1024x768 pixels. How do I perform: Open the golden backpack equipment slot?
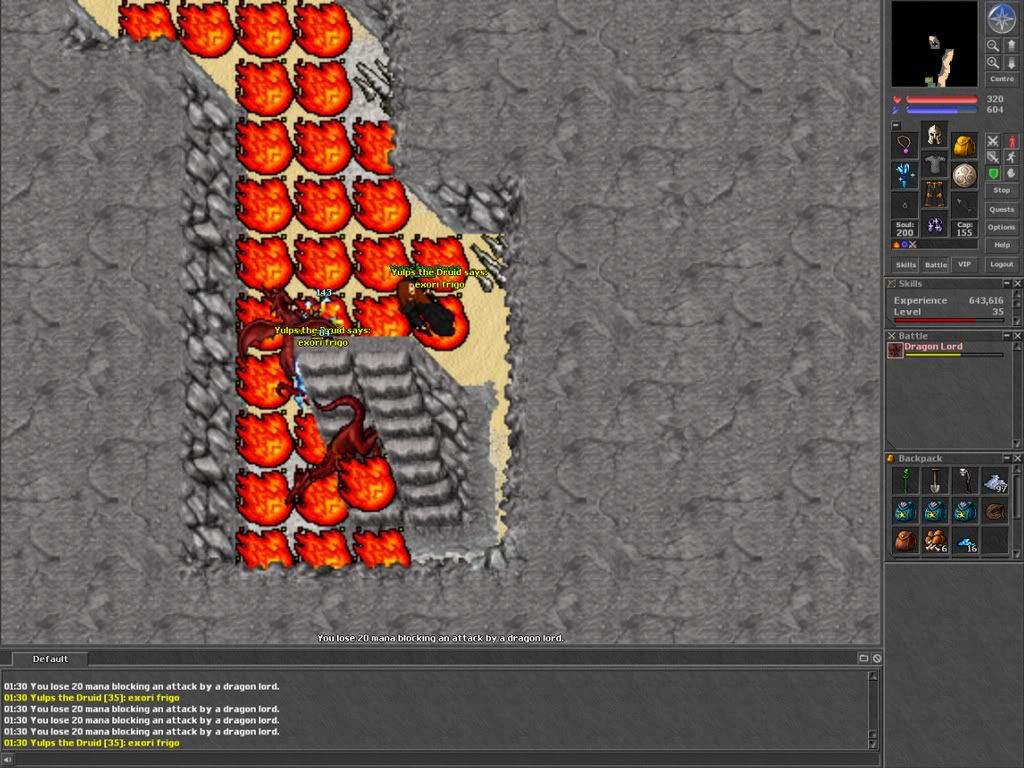tap(964, 146)
